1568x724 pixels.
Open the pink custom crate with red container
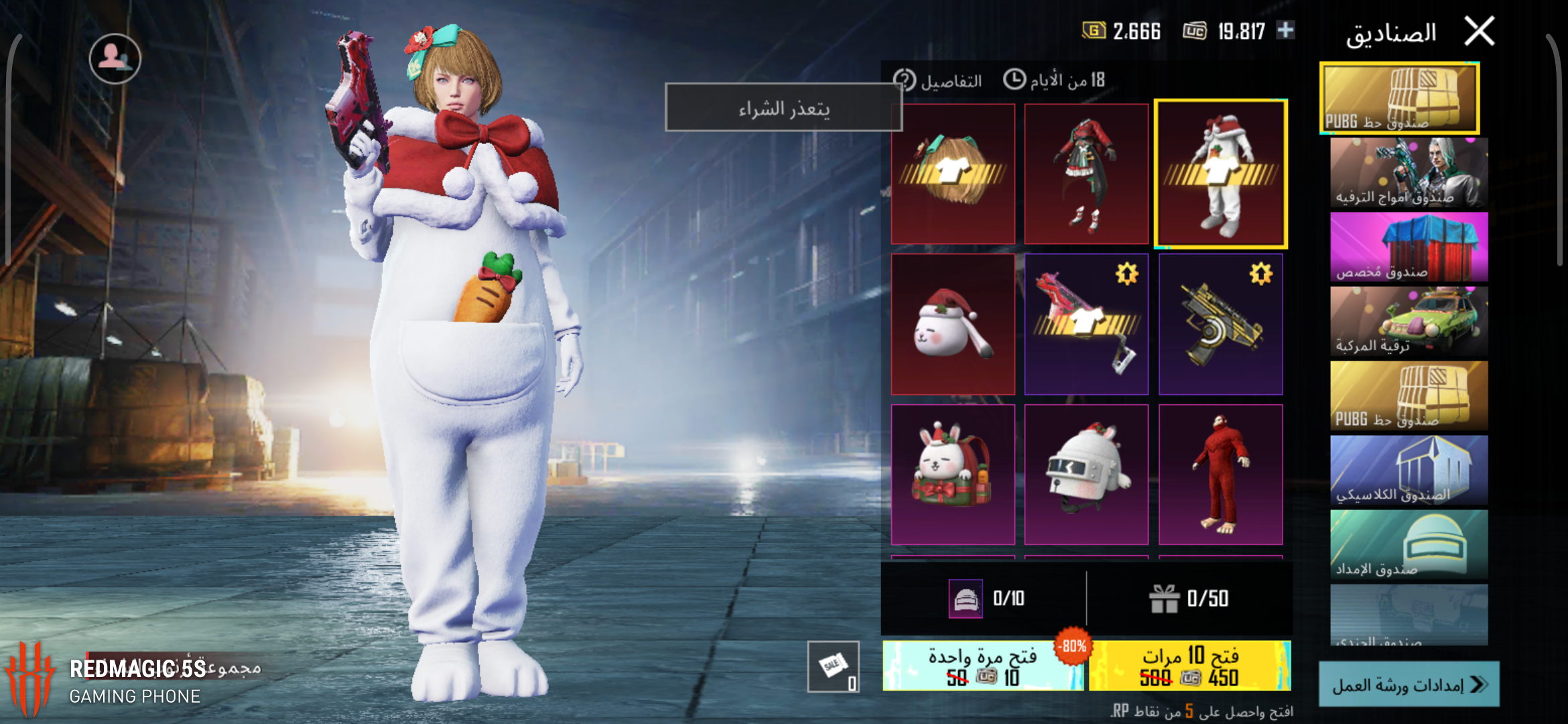click(x=1409, y=247)
